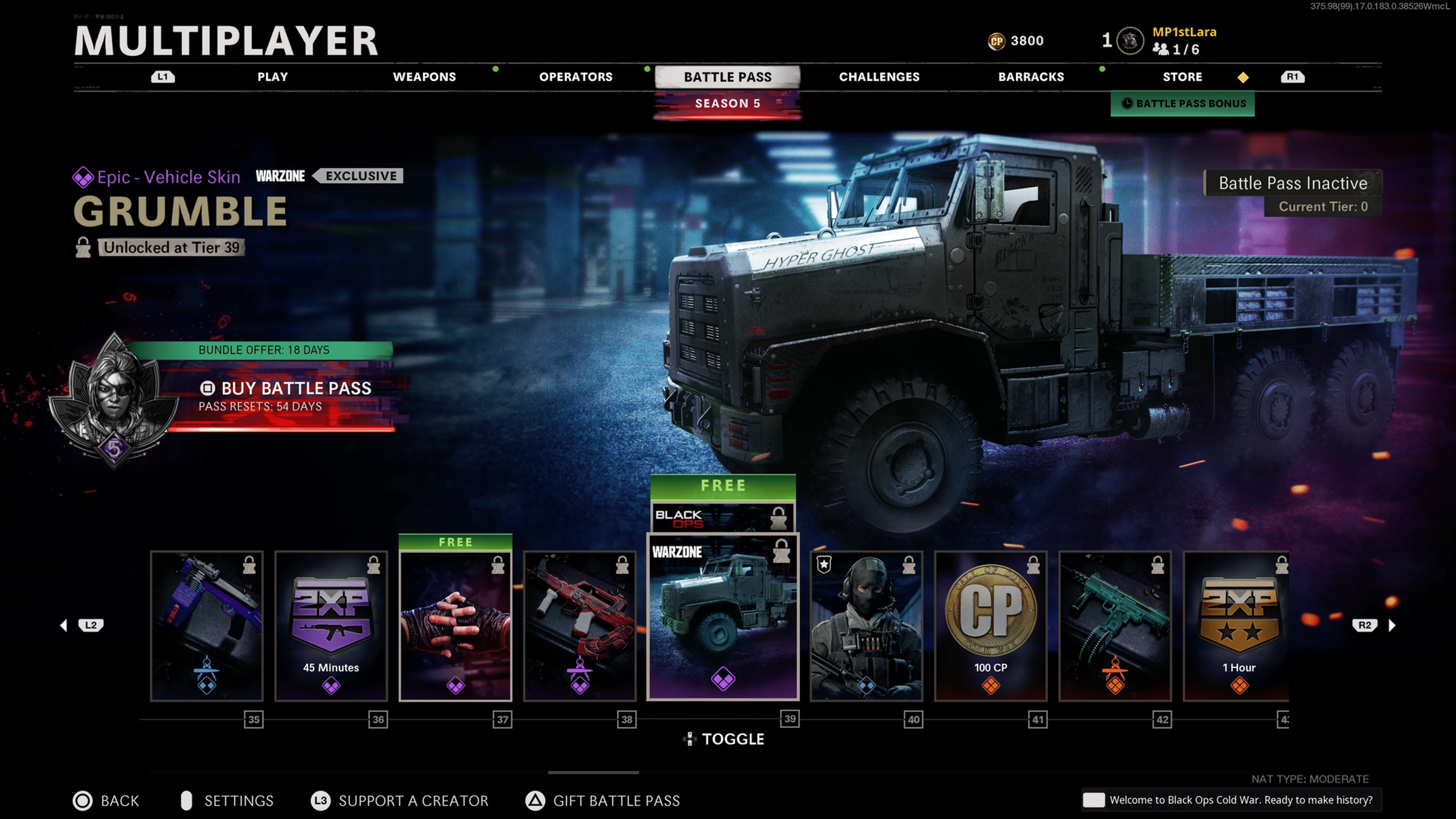Screen dimensions: 1456x819
Task: Choose the 45 Minutes double weapon XP reward
Action: pyautogui.click(x=331, y=626)
